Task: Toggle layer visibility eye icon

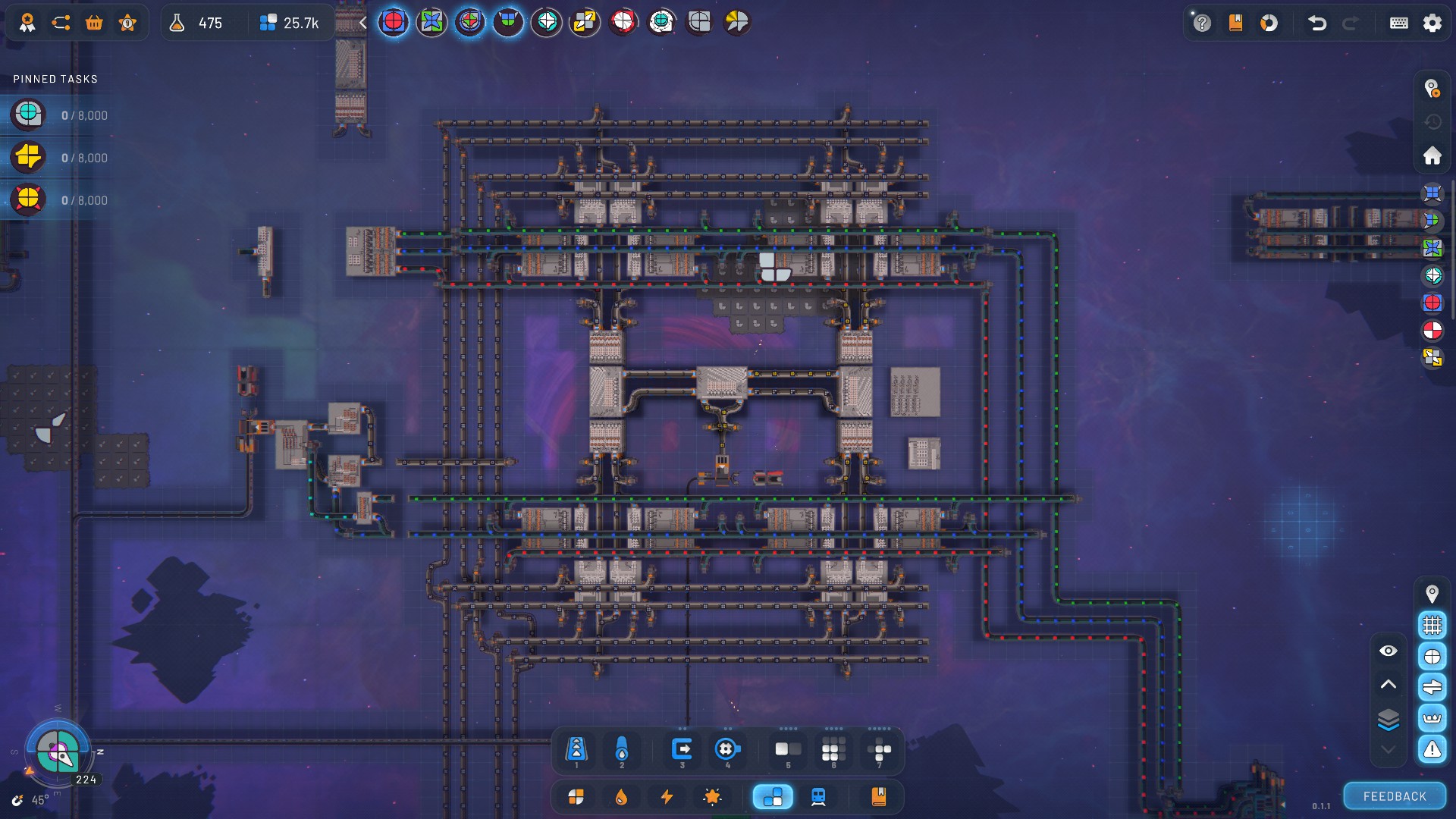Action: 1388,651
